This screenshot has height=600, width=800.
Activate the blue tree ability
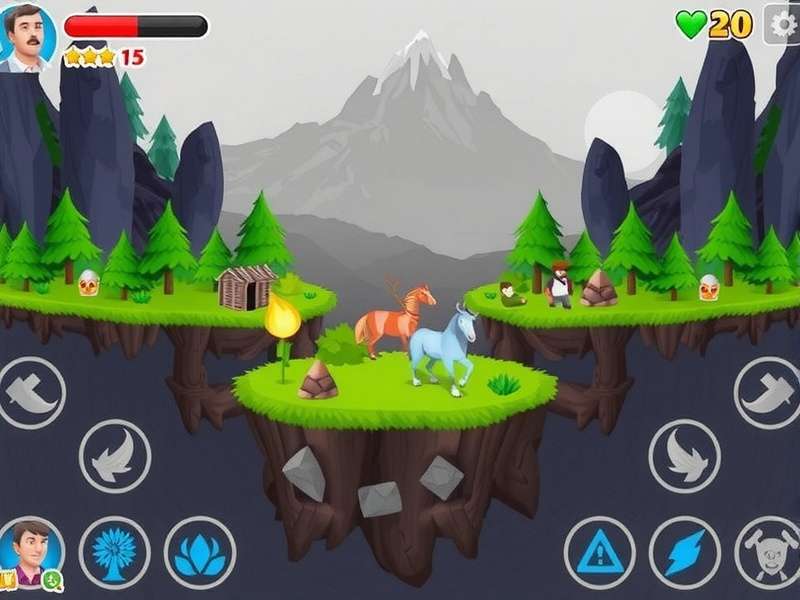tap(115, 552)
